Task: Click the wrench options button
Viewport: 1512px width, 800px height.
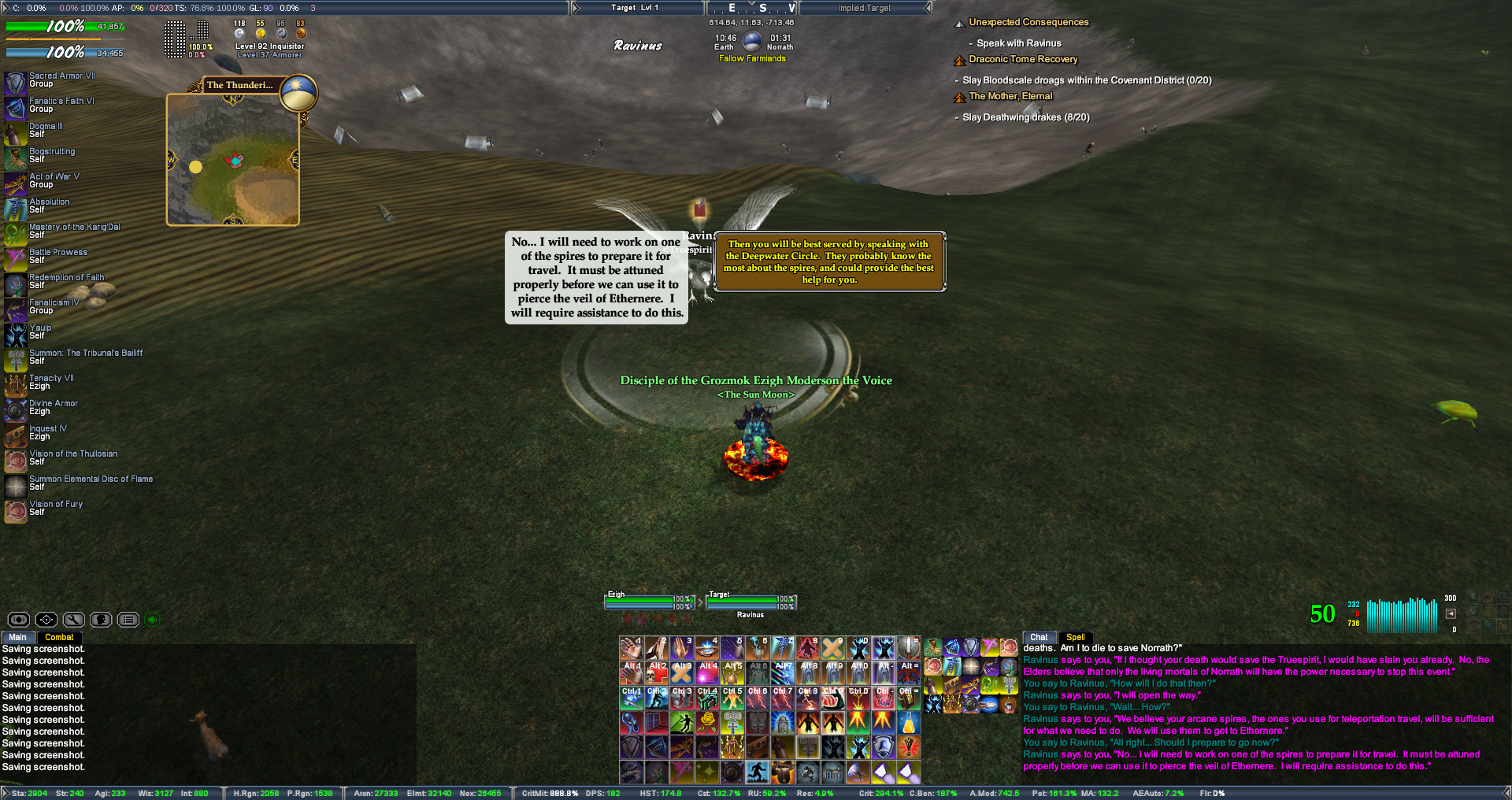Action: pyautogui.click(x=73, y=620)
